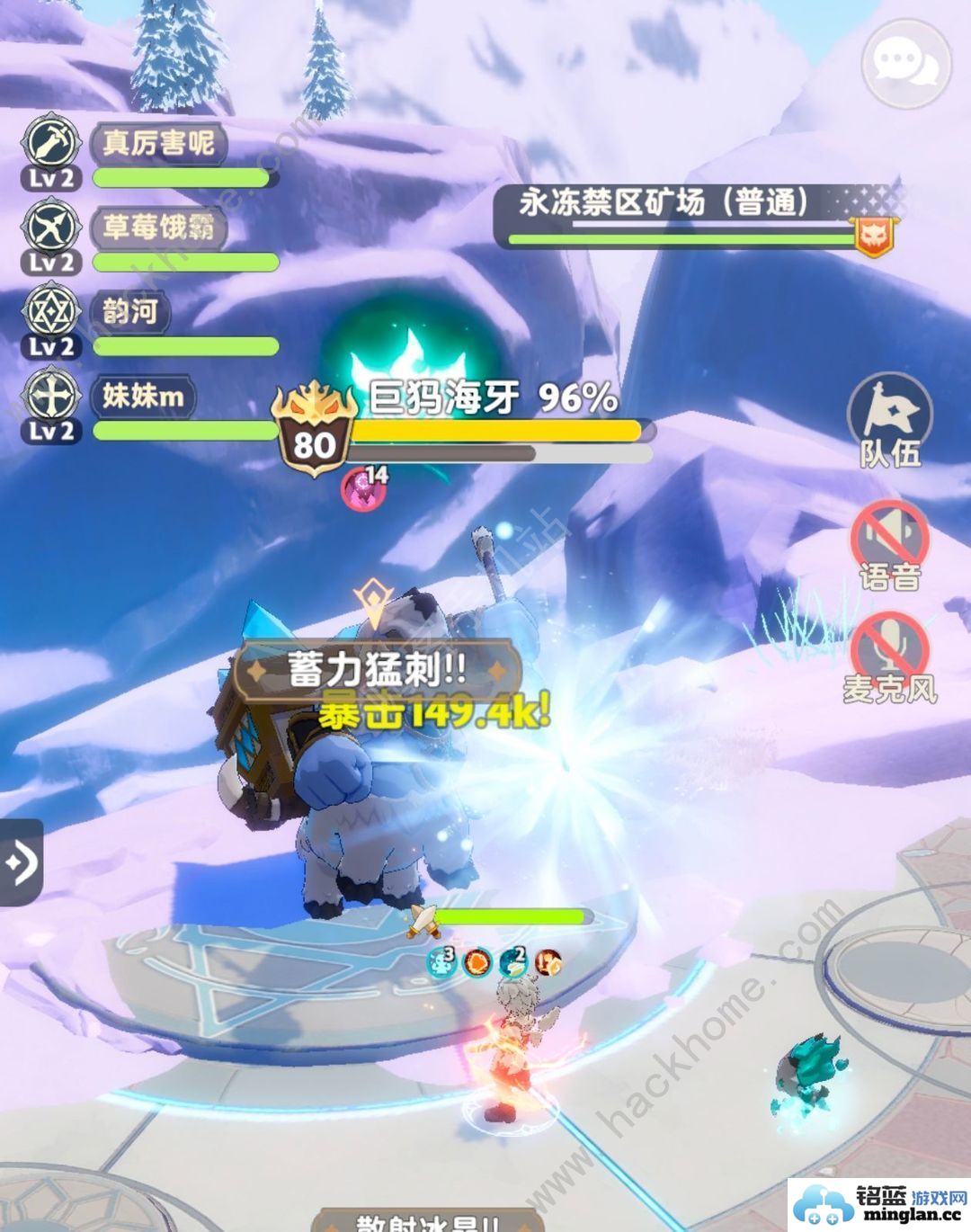Select party member 妹妹m
Screen dimensions: 971x1232
pyautogui.click(x=144, y=396)
